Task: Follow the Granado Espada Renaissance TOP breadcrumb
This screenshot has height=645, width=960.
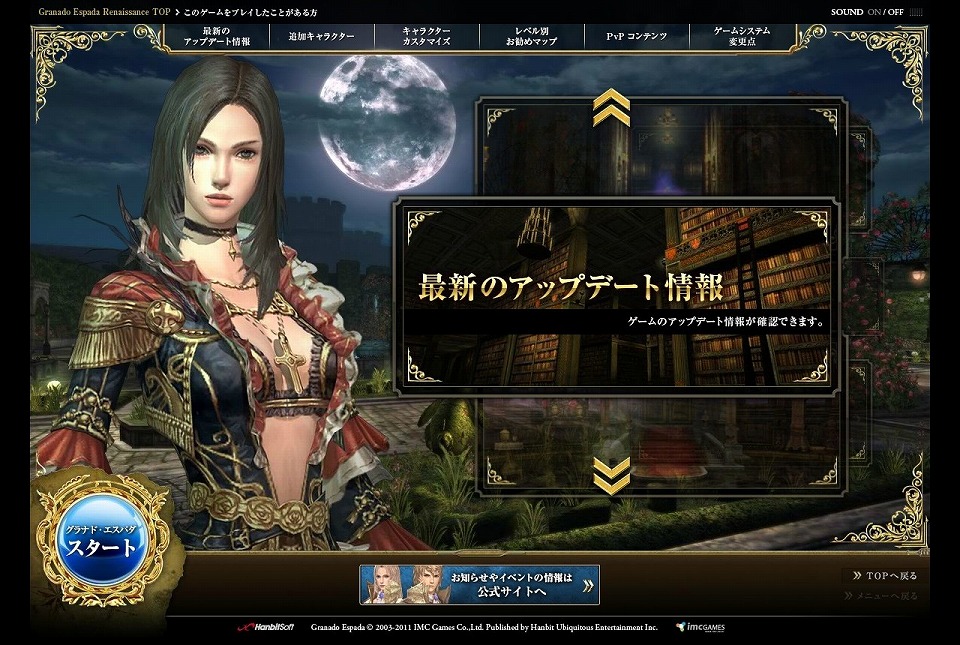Action: point(104,12)
